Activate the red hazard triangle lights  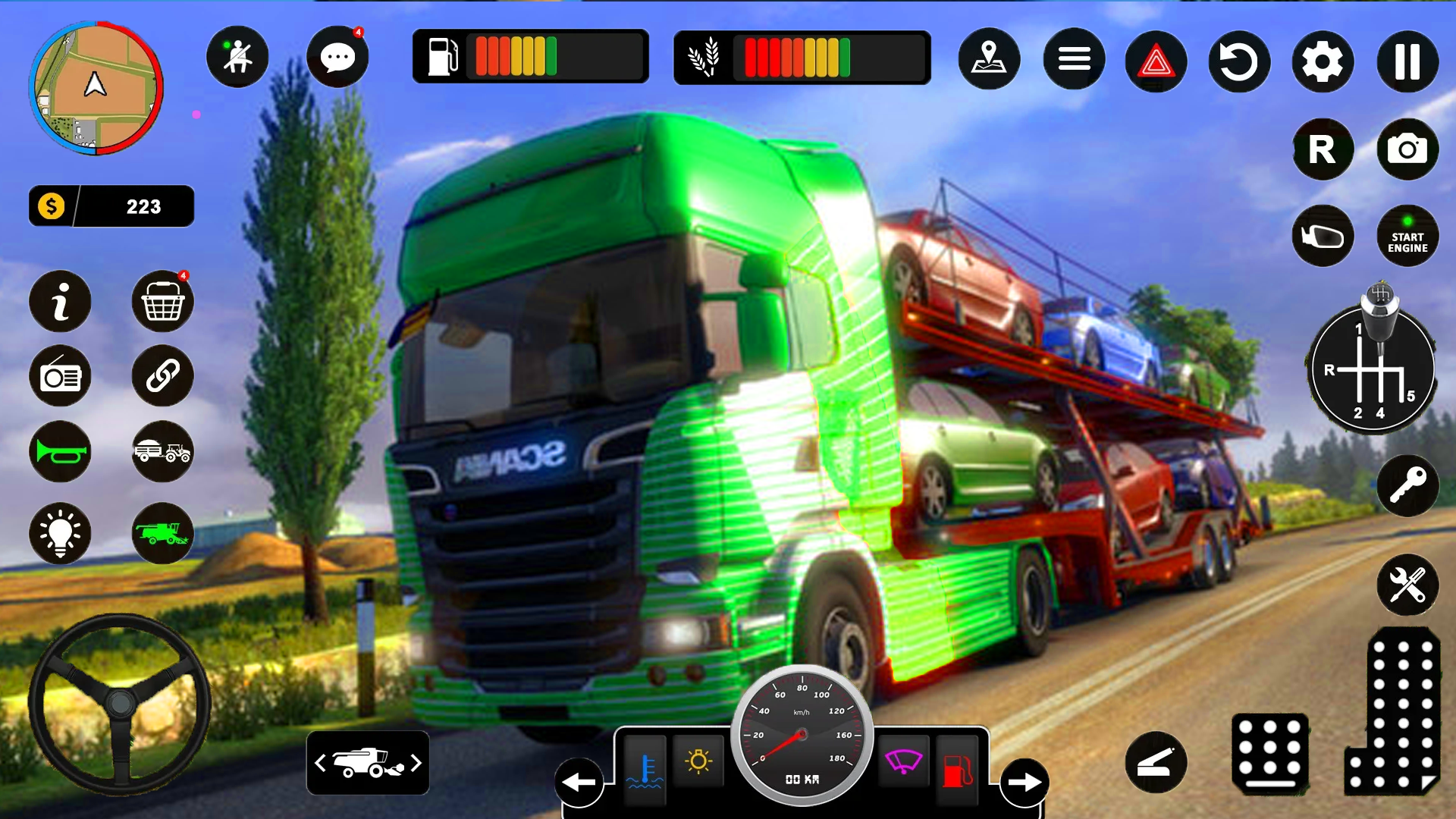[x=1156, y=61]
